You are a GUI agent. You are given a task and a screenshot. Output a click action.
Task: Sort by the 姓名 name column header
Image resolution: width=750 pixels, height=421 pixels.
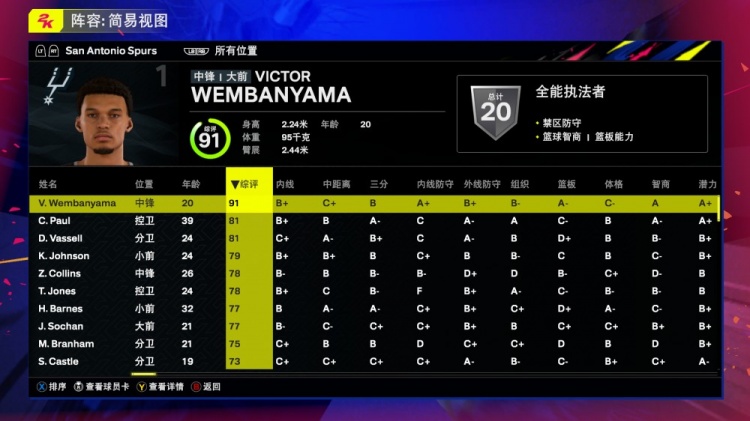[x=48, y=185]
